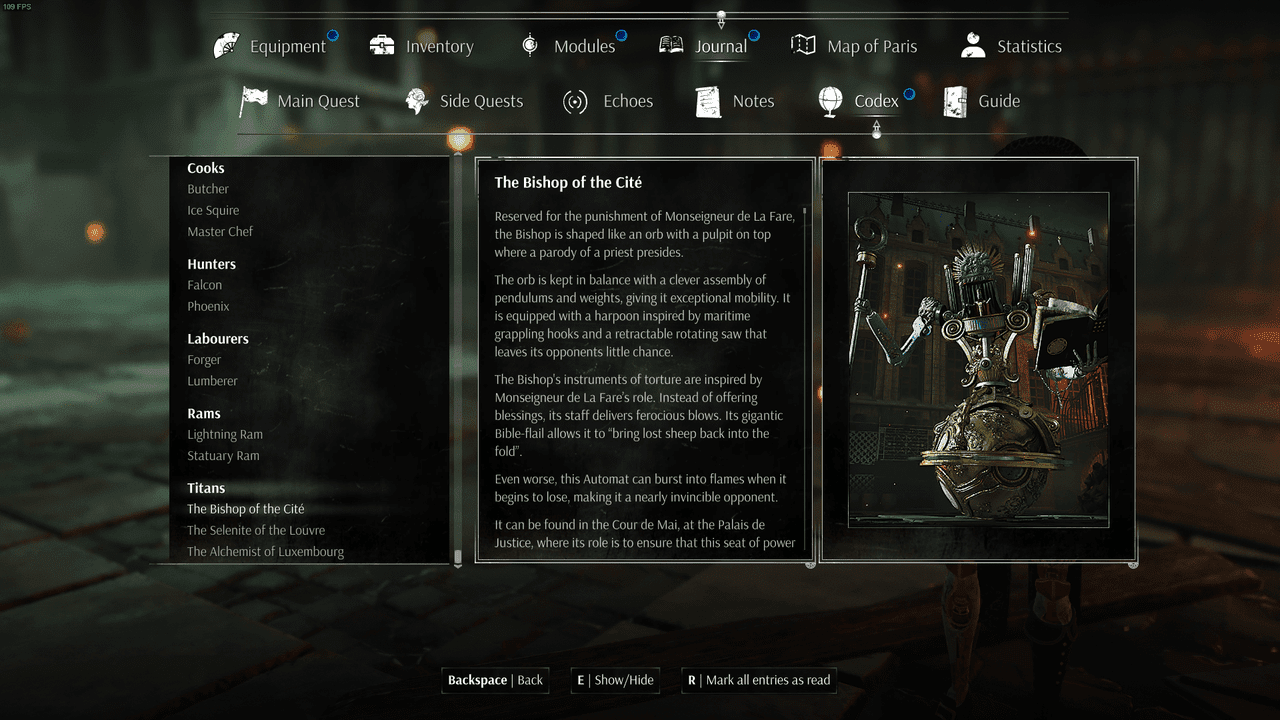The height and width of the screenshot is (720, 1280).
Task: Open the Forger codex entry
Action: coord(204,360)
